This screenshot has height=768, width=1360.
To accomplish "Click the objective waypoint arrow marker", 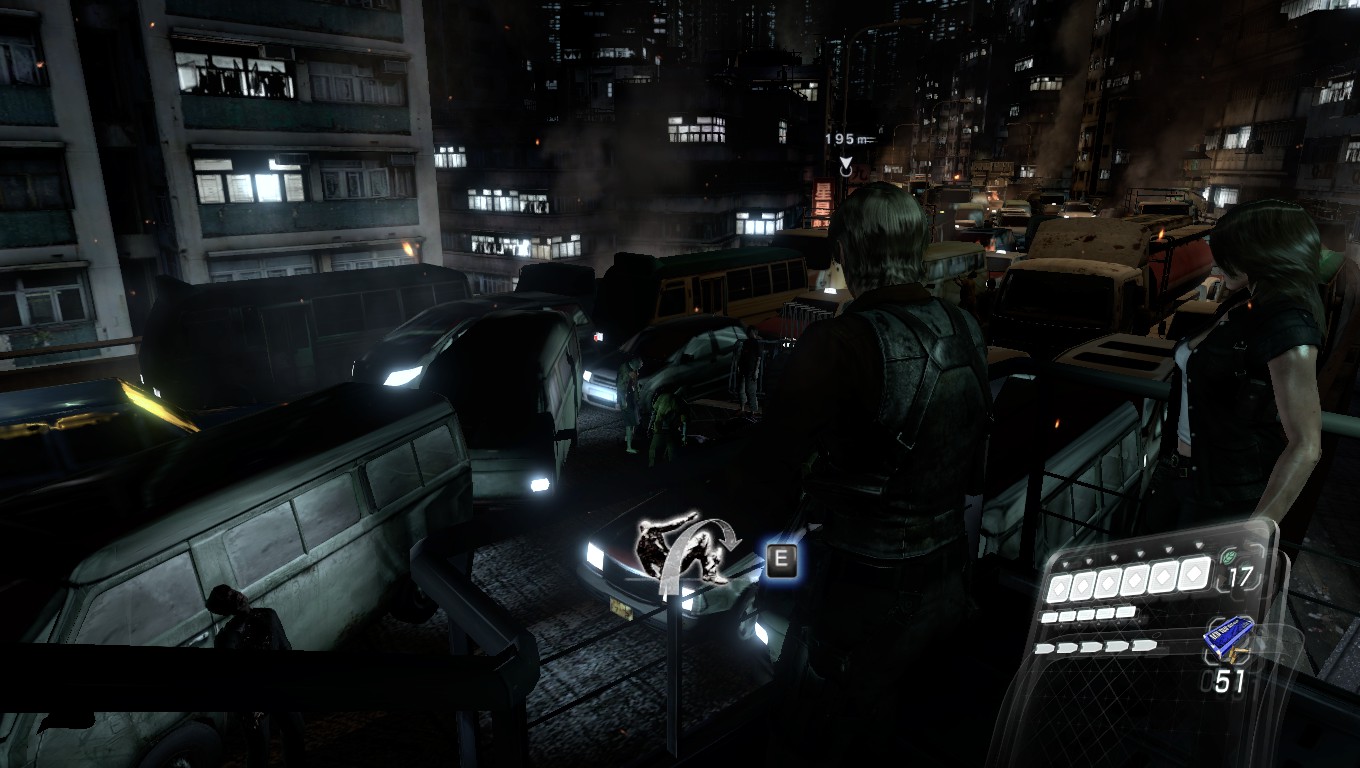I will point(846,166).
